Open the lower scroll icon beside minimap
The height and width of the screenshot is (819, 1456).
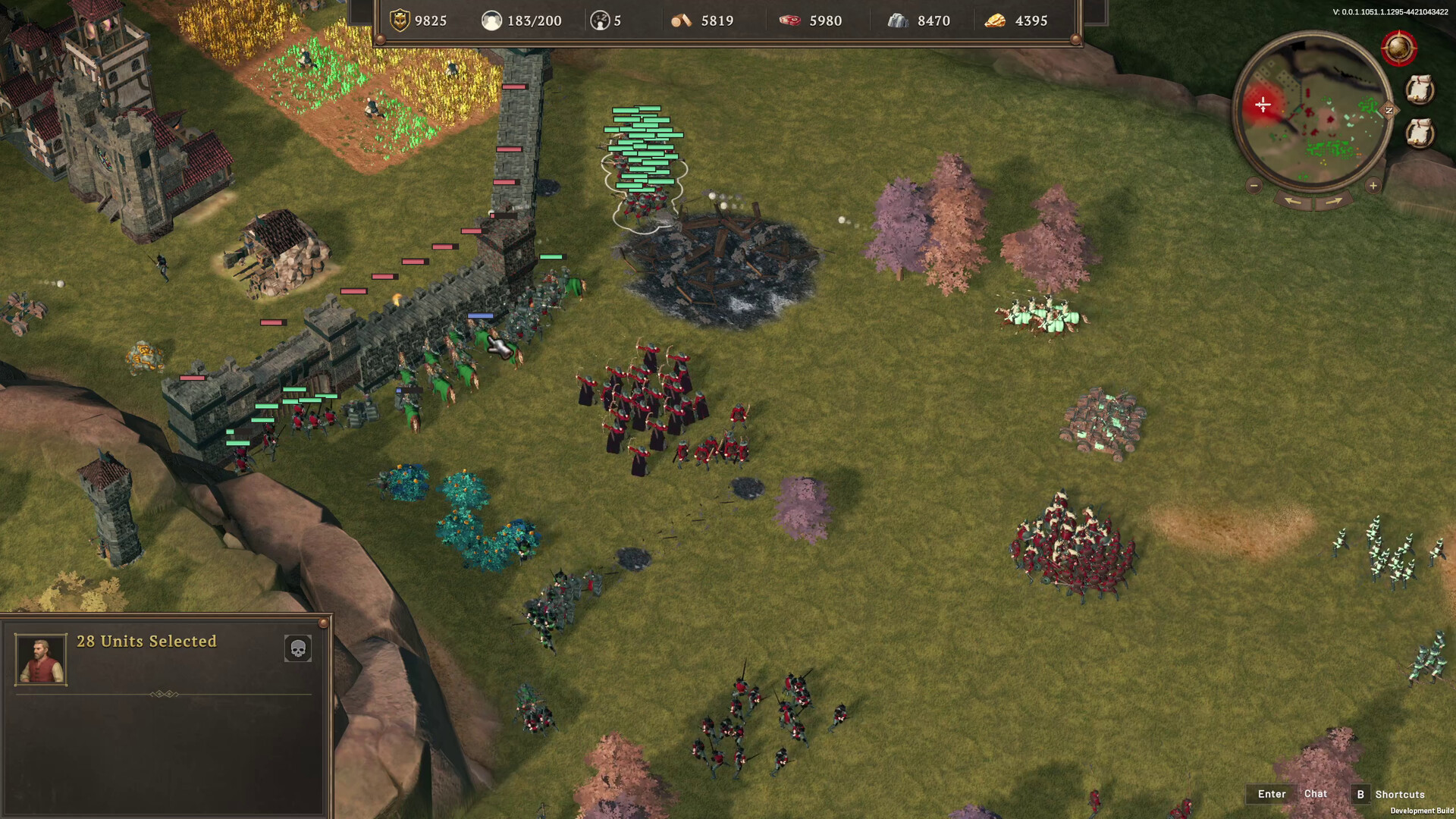coord(1420,133)
